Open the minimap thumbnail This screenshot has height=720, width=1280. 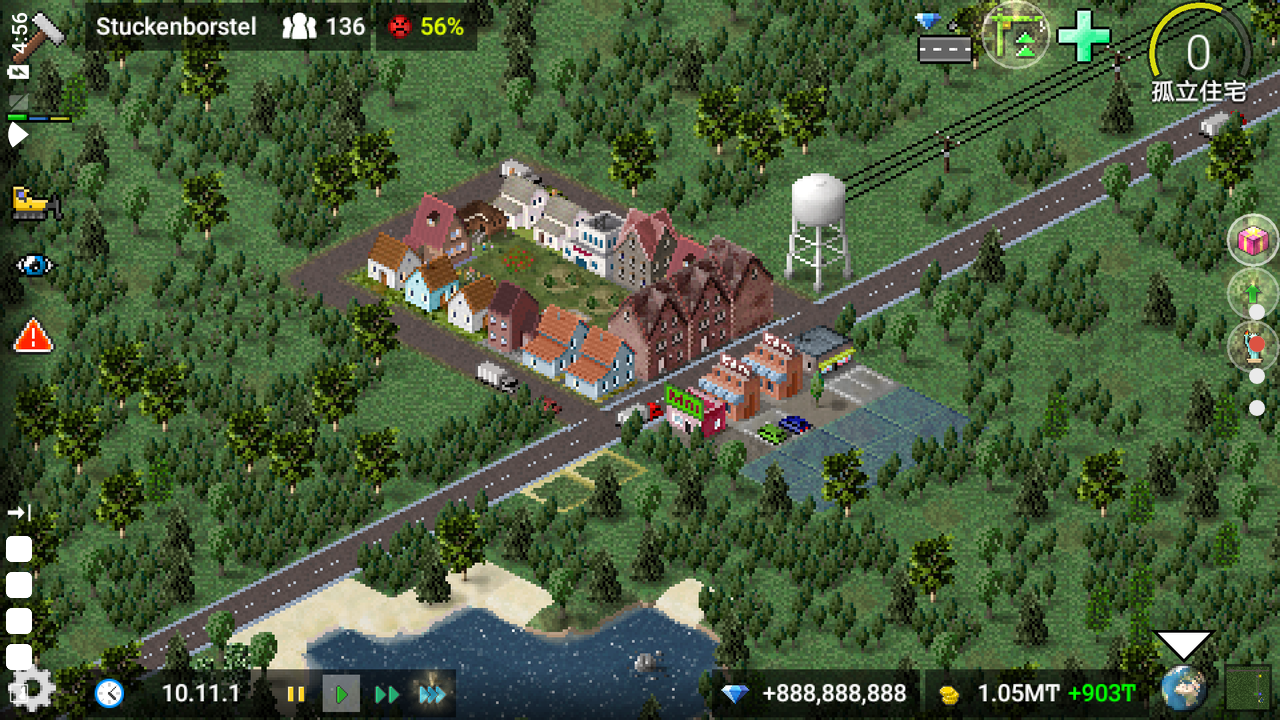[1248, 689]
